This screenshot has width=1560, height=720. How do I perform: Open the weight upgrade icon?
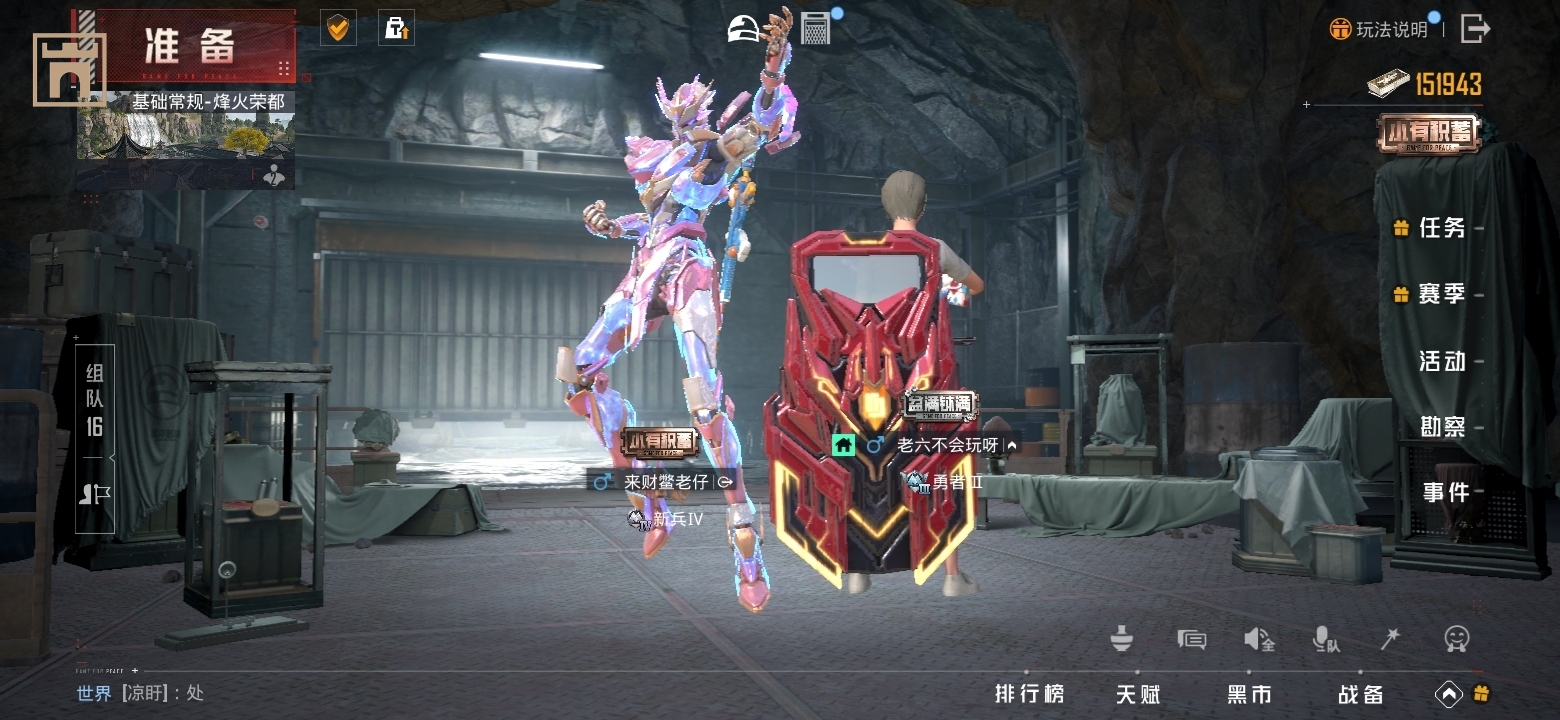click(396, 28)
